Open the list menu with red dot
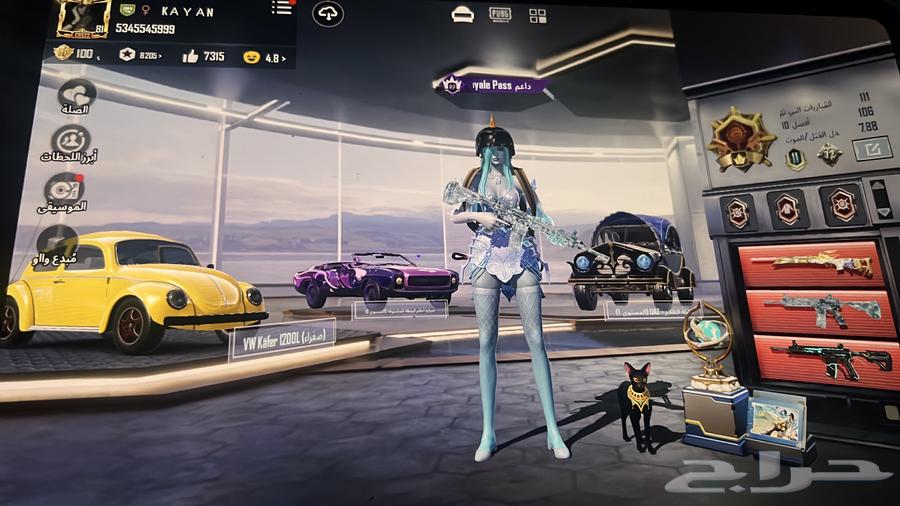The height and width of the screenshot is (506, 900). (x=282, y=8)
